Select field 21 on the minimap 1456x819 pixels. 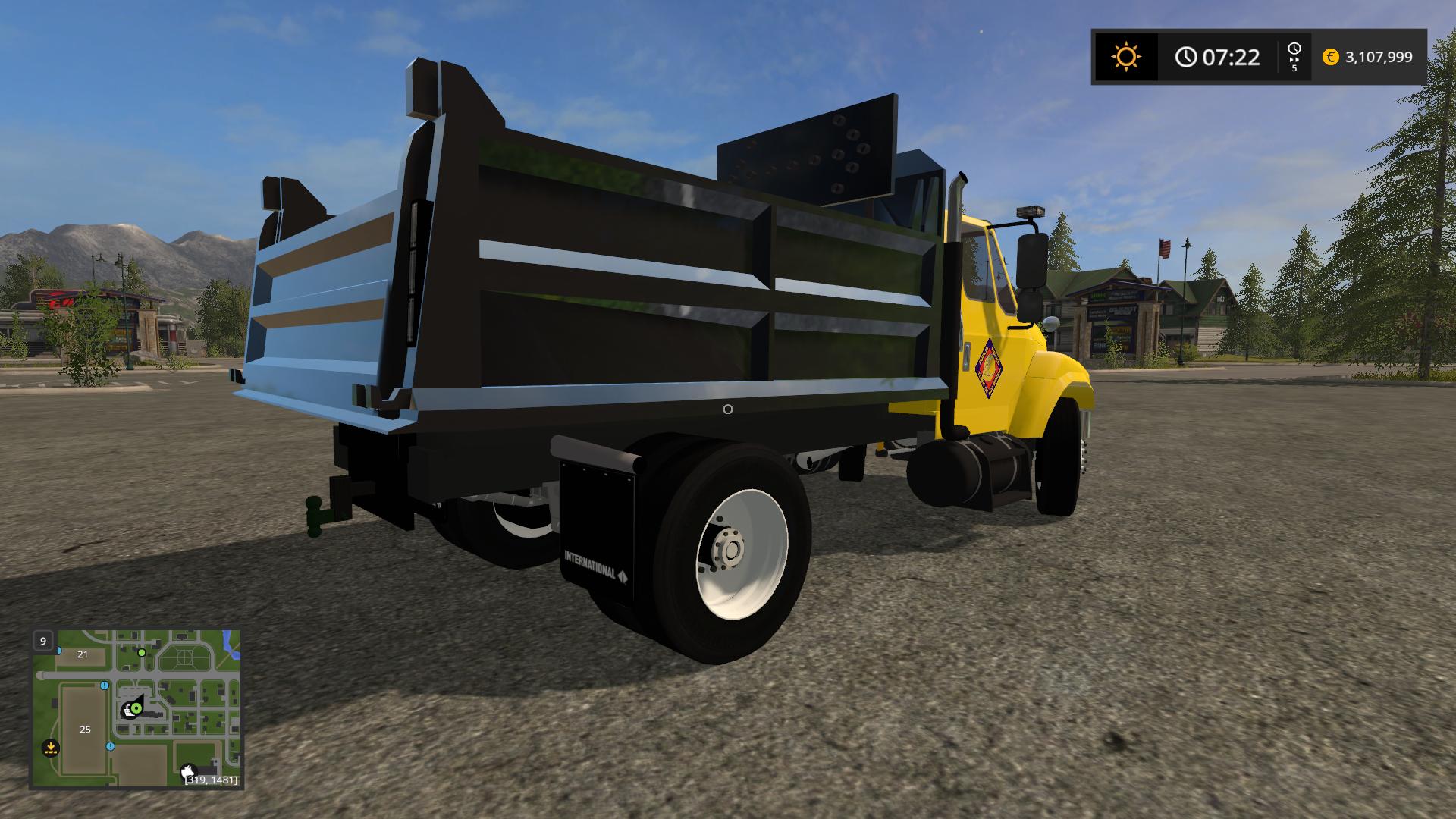point(83,654)
